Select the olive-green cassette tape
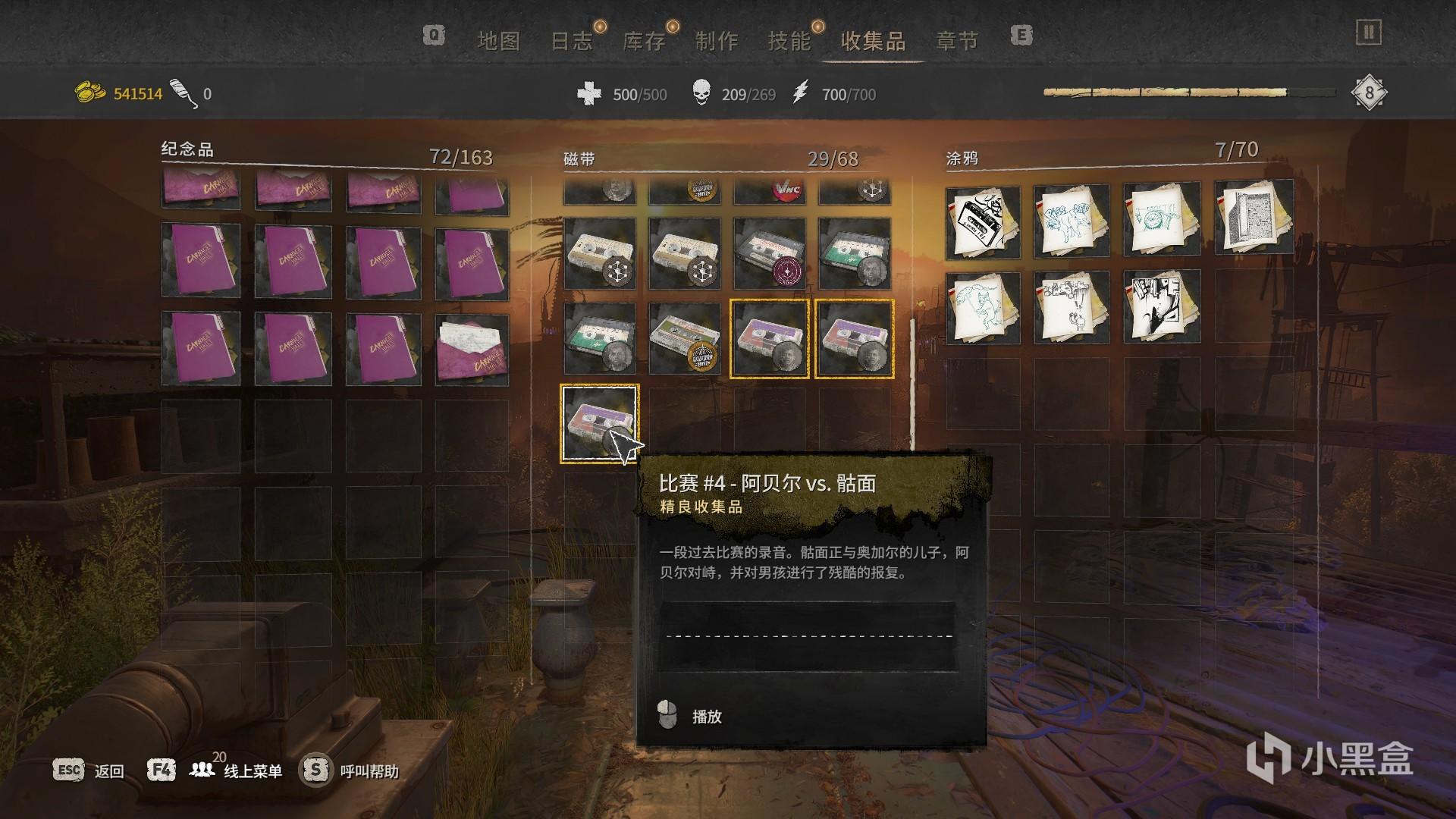Screen dimensions: 1456x819 tap(684, 338)
